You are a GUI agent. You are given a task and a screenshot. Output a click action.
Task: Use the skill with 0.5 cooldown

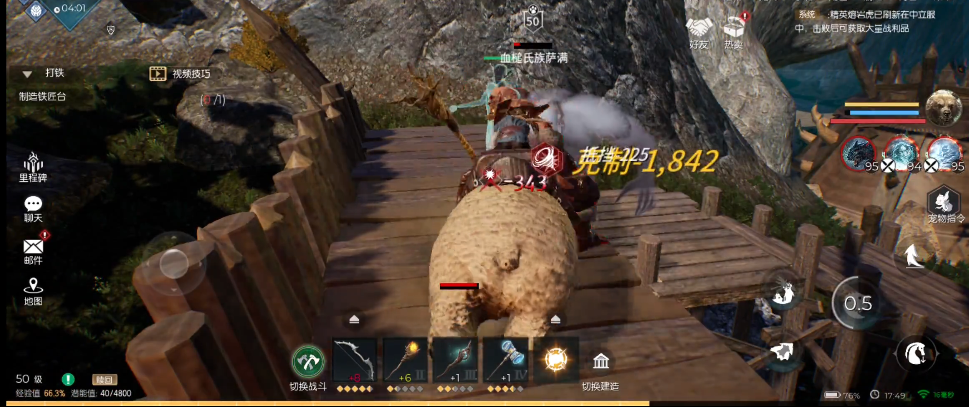857,303
